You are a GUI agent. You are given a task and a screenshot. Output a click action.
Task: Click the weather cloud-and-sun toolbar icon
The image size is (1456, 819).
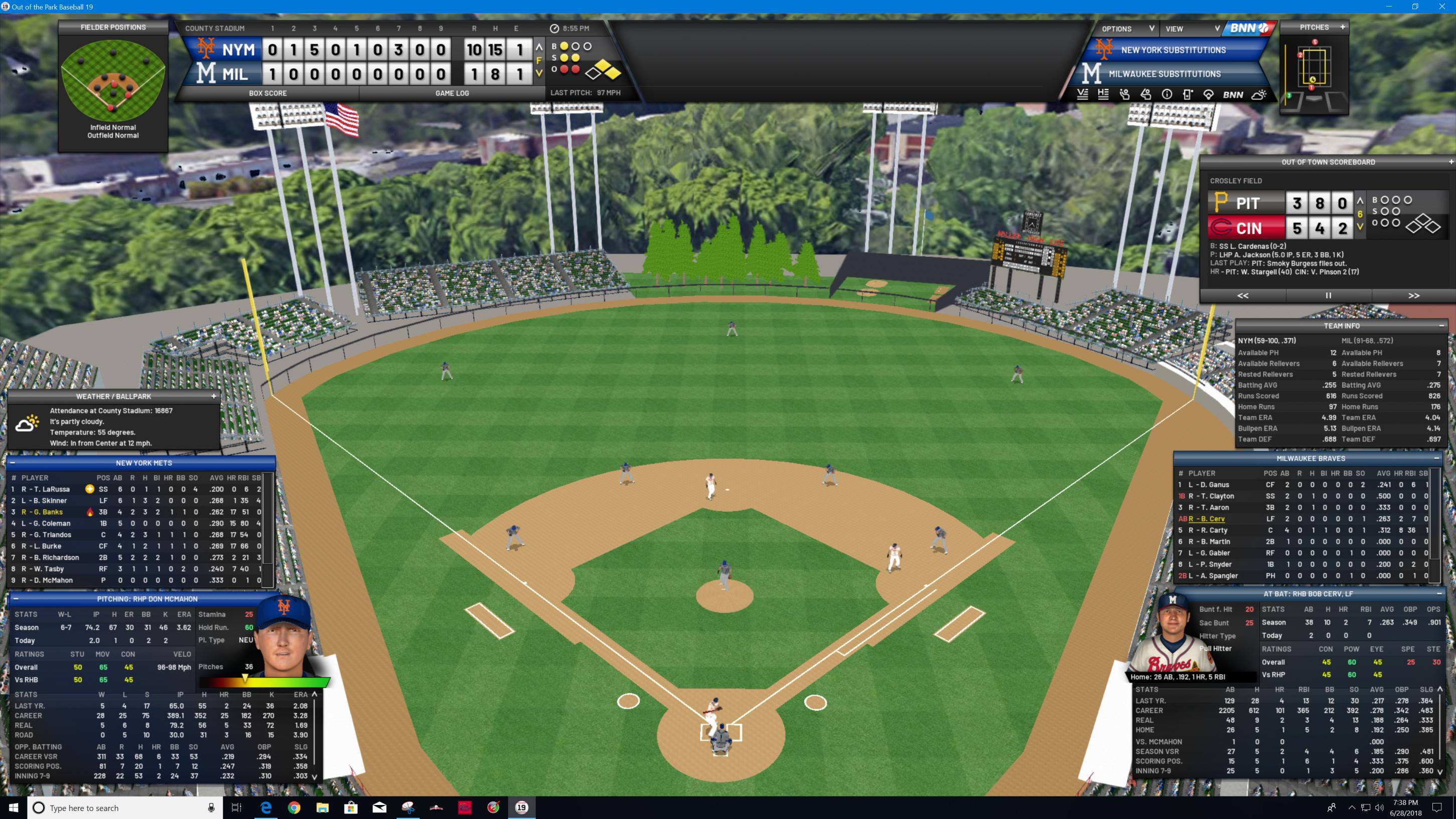pos(1259,95)
